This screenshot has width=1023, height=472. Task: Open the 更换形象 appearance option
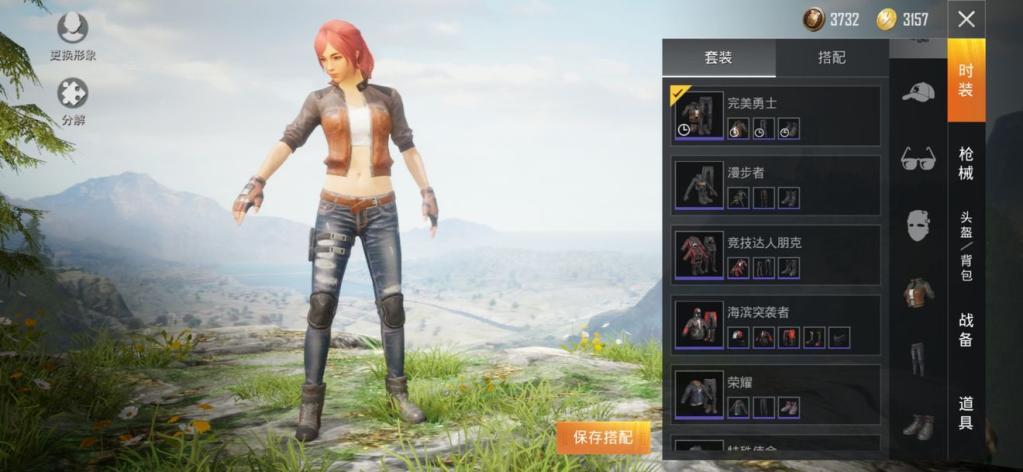point(73,36)
